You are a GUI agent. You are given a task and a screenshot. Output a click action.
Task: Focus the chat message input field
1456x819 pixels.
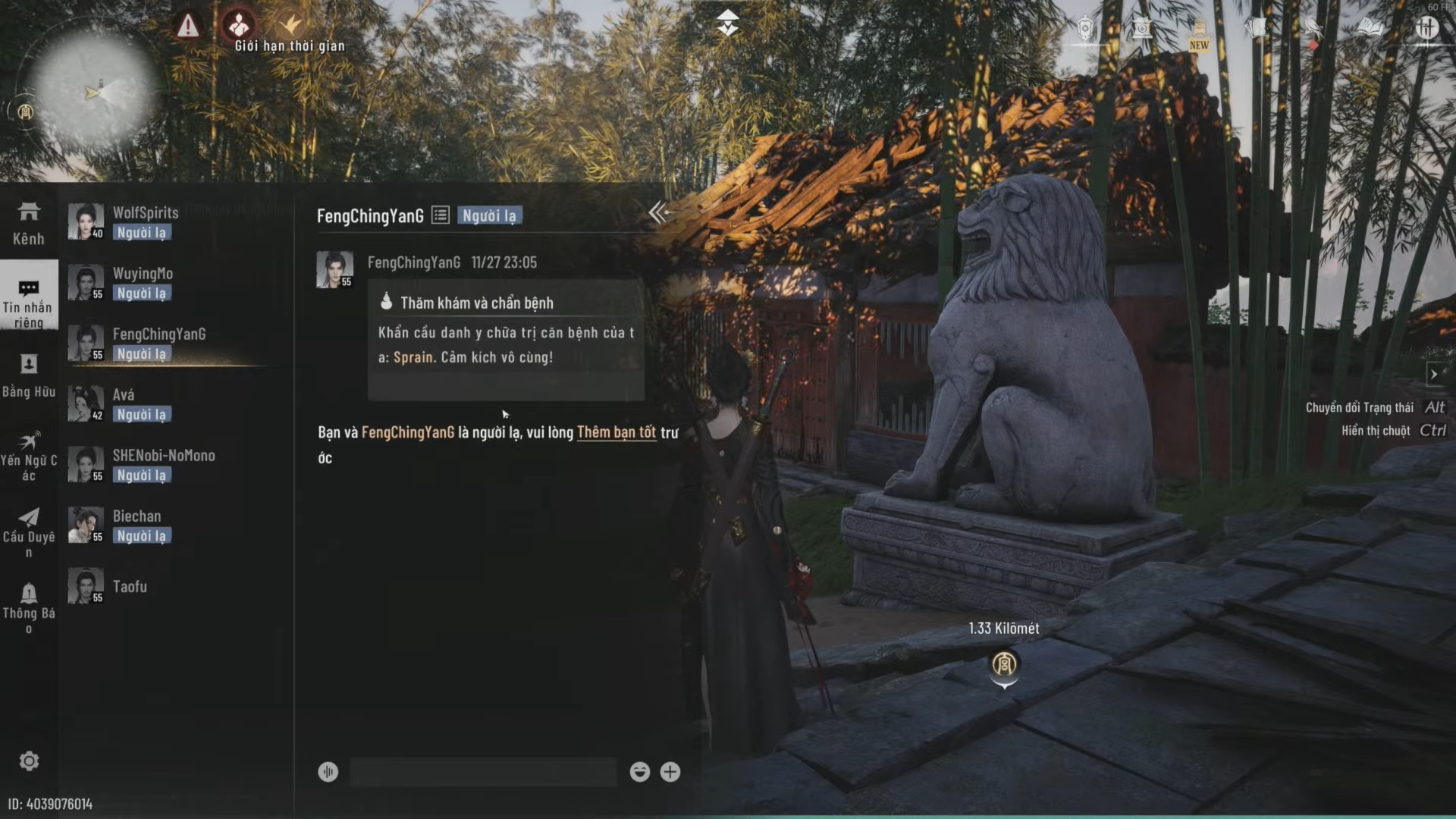[x=483, y=772]
